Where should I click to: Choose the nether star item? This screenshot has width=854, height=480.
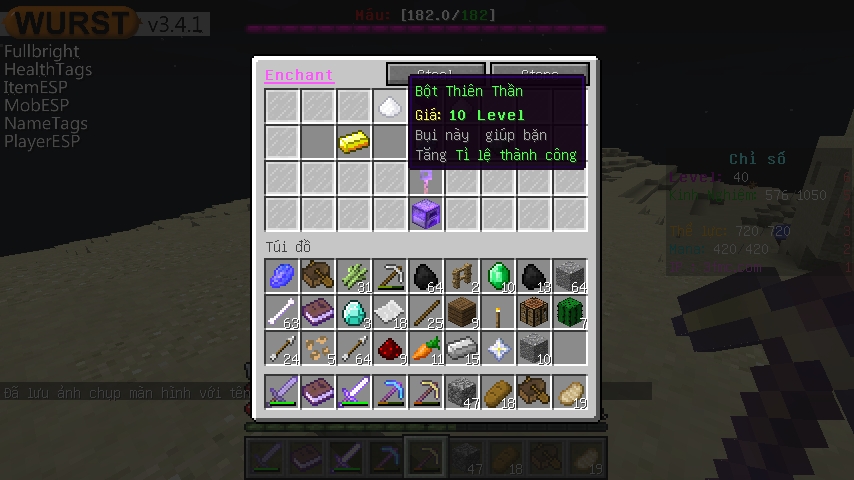498,348
